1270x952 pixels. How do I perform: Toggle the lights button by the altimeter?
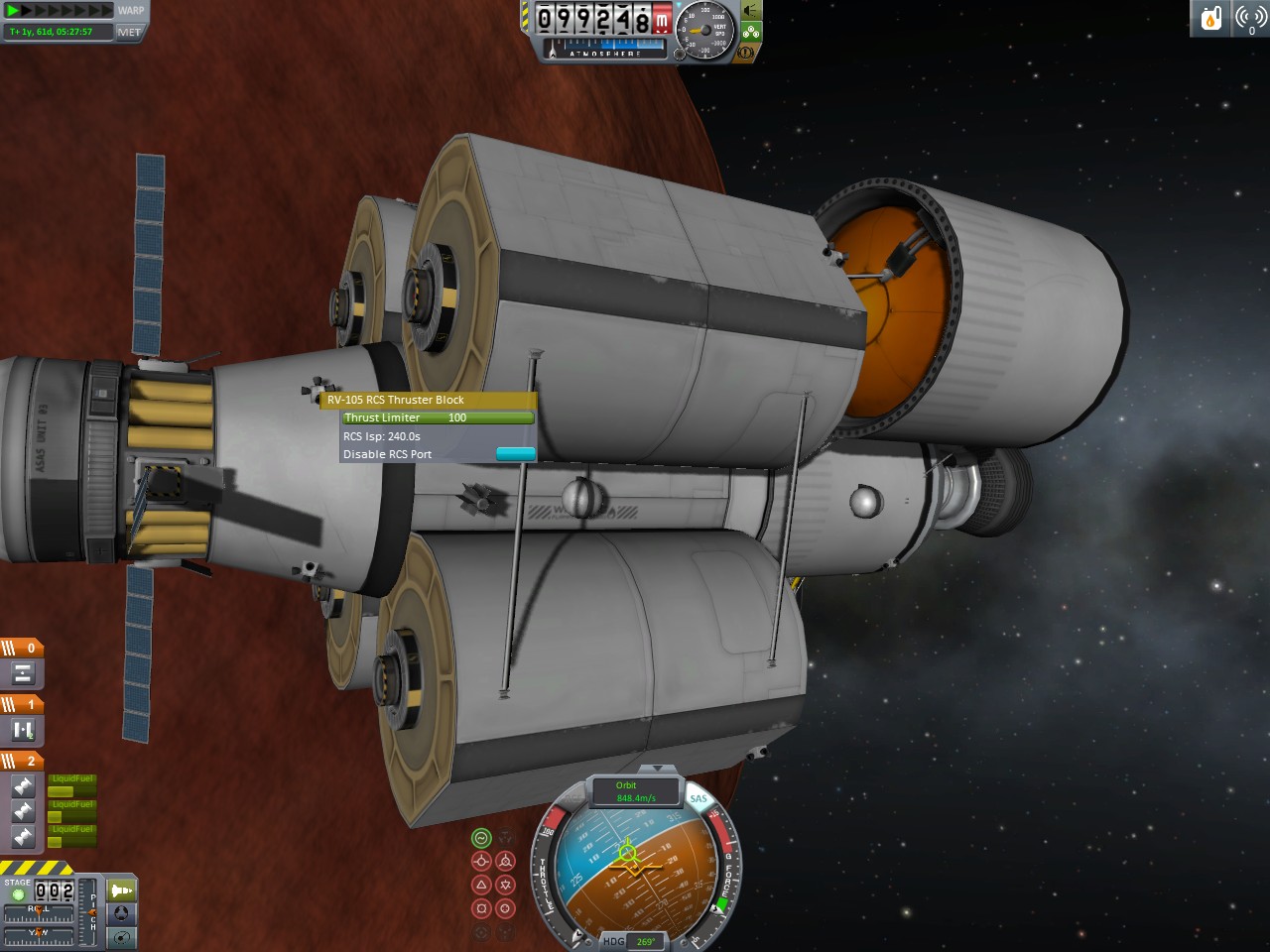pyautogui.click(x=751, y=11)
